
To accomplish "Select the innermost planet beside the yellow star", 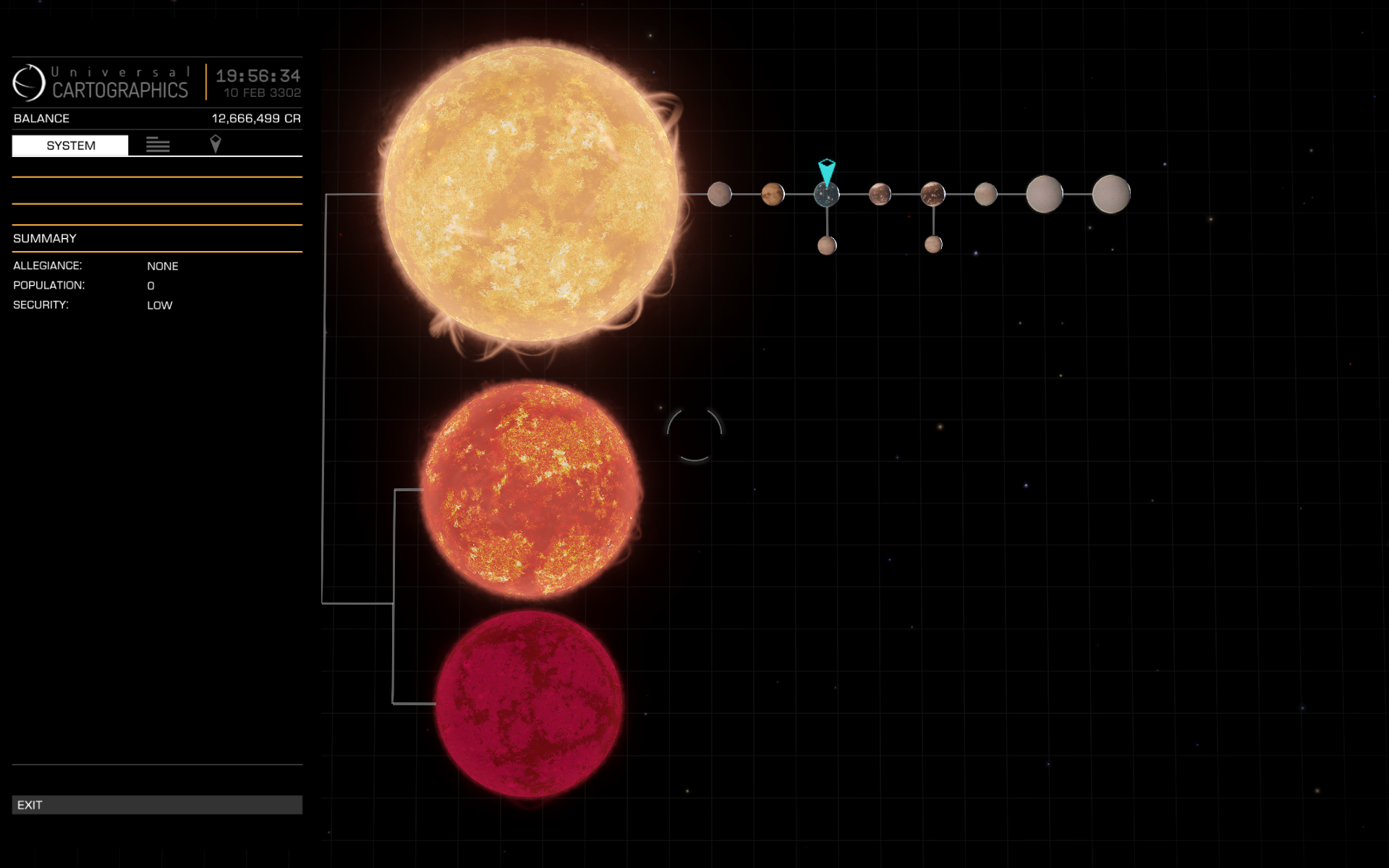I will point(719,194).
